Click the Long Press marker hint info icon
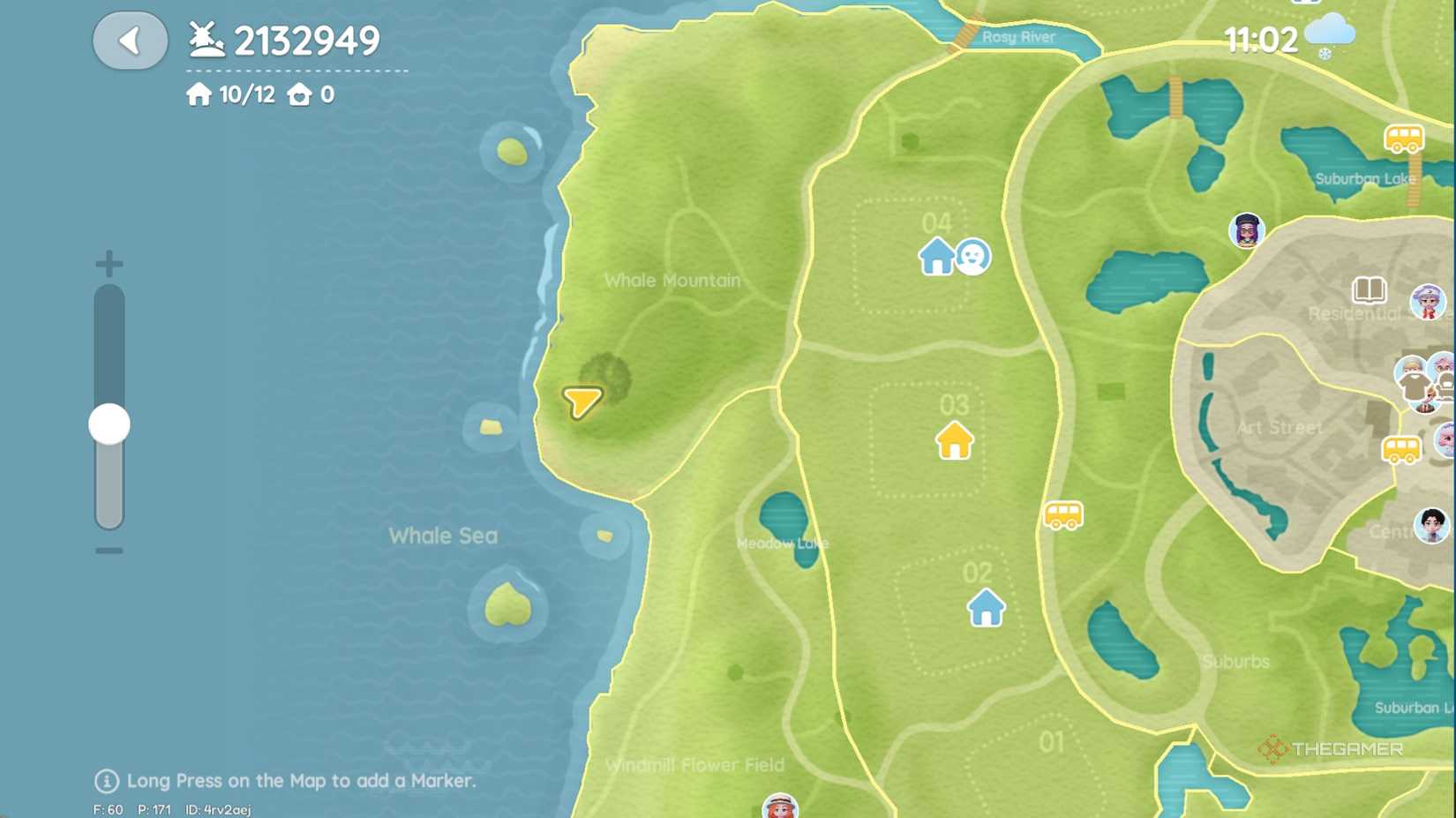The image size is (1456, 818). point(106,781)
